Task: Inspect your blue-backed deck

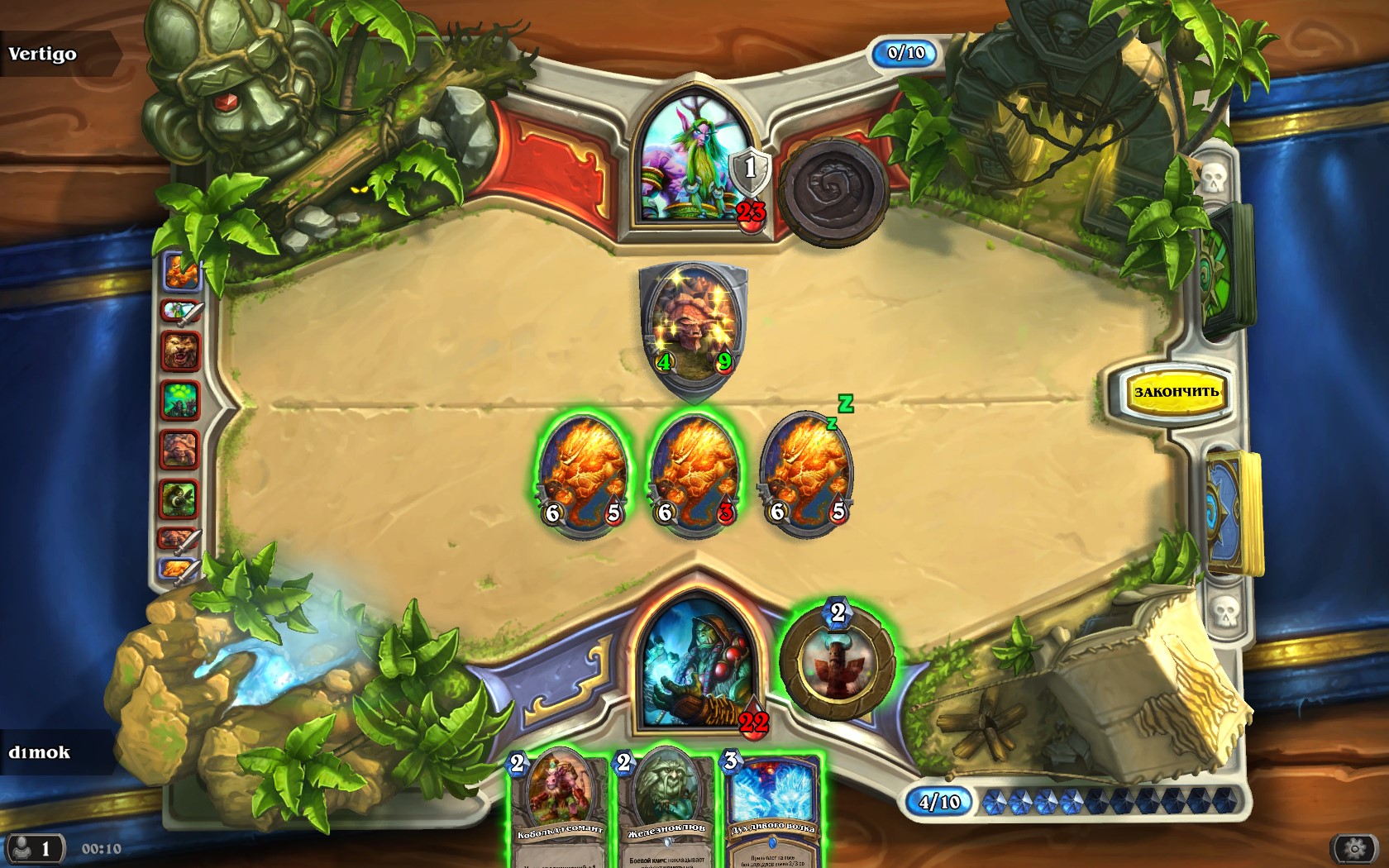Action: click(1234, 513)
